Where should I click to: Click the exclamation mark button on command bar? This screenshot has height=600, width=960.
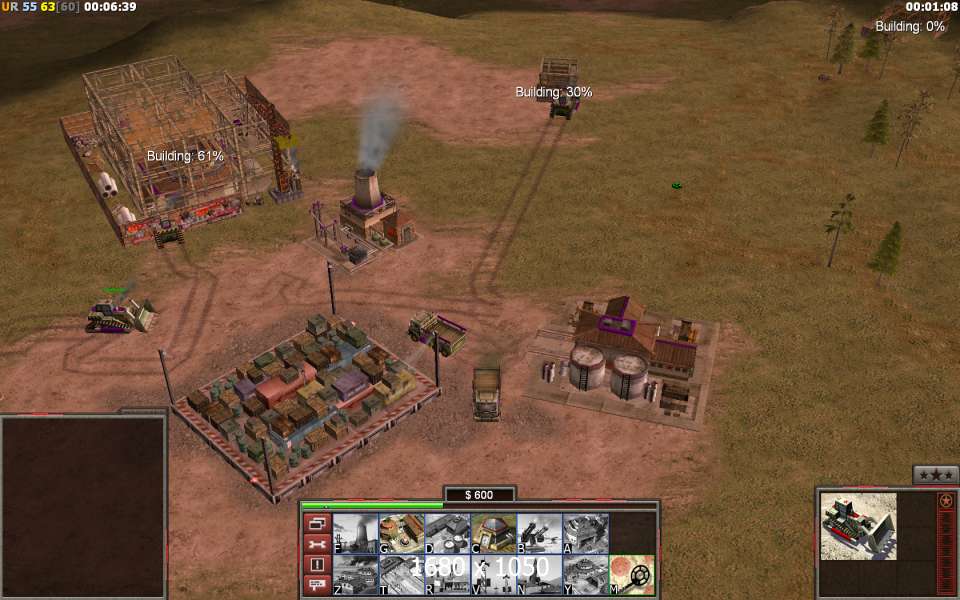[317, 565]
